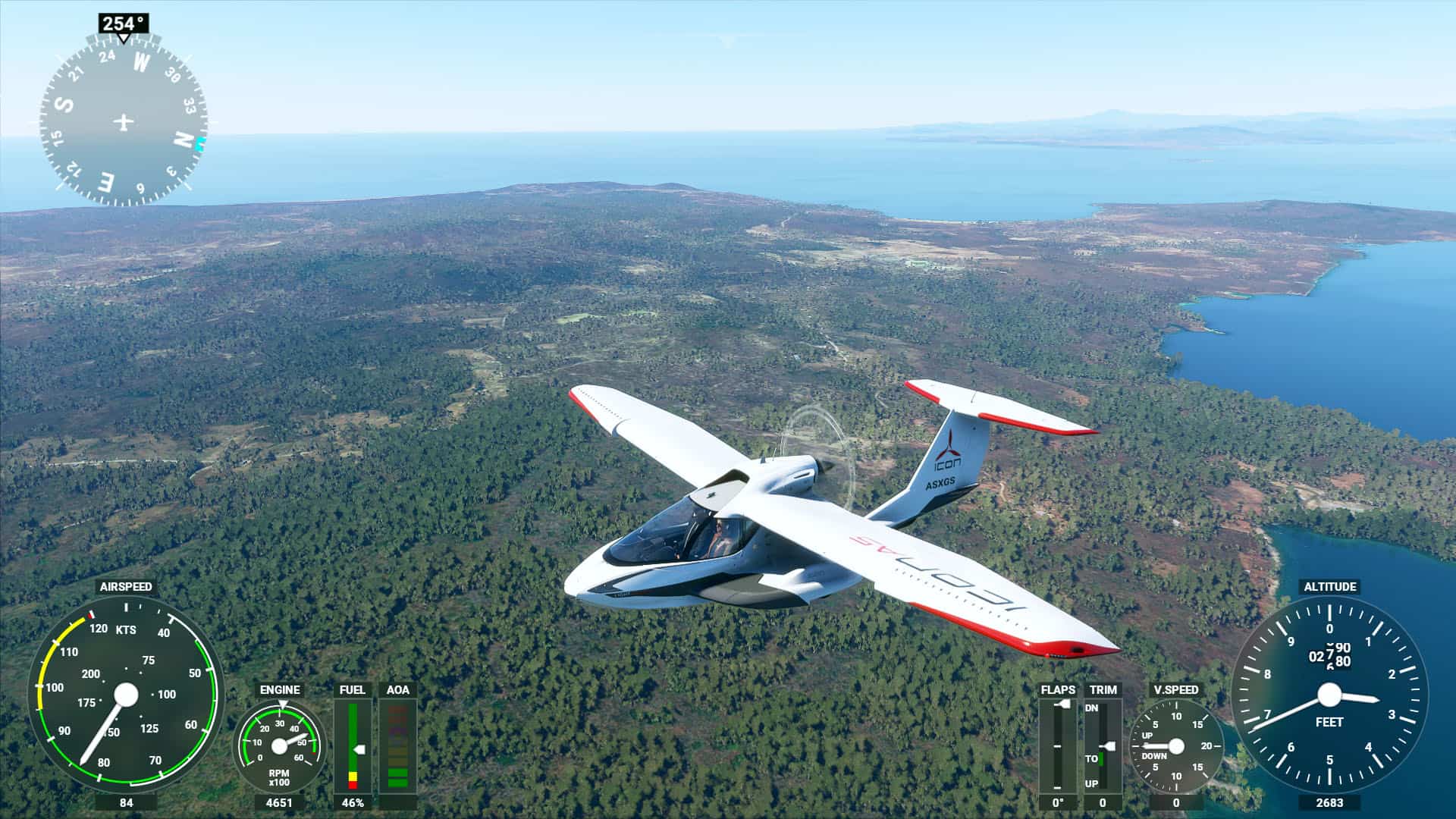Click the AOA indicator bar

pyautogui.click(x=397, y=746)
